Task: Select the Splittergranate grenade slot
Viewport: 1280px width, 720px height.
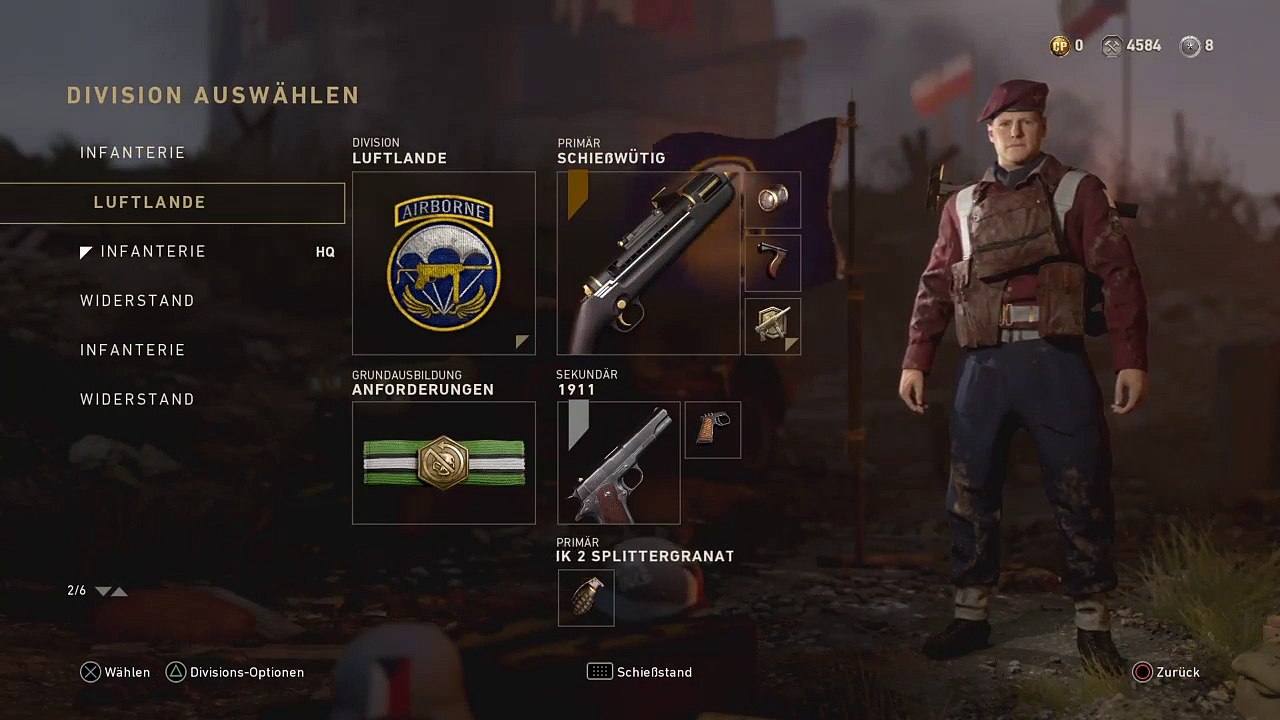Action: click(x=586, y=598)
